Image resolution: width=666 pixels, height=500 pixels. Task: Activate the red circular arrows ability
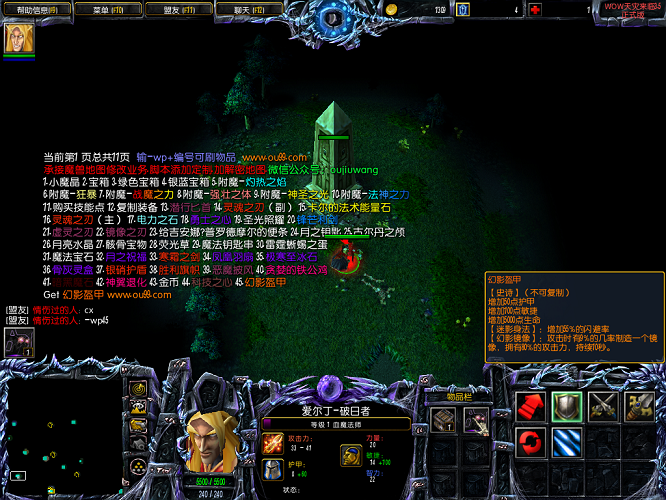pos(531,442)
